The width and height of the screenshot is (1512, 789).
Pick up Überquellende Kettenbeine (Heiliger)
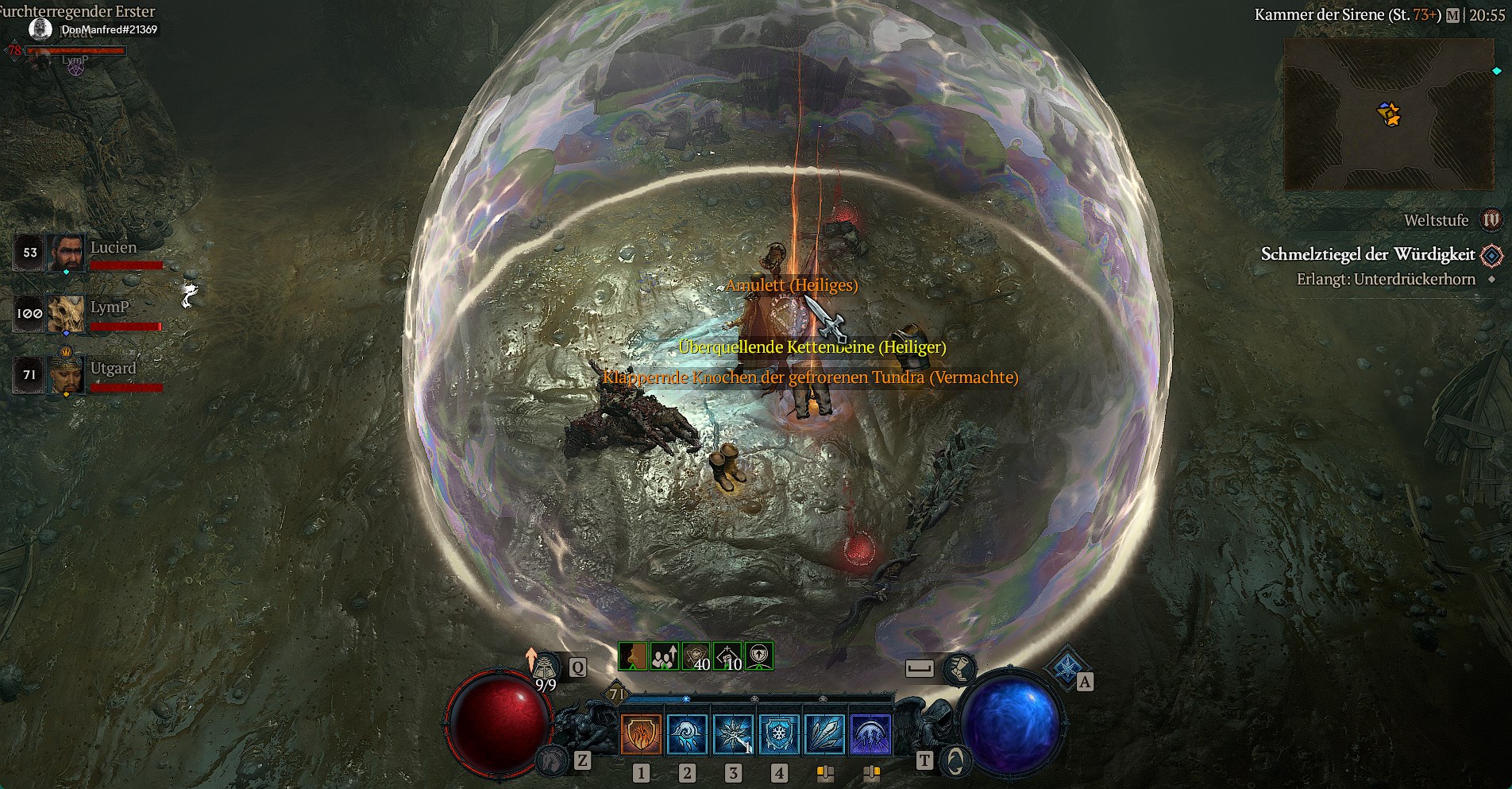(812, 347)
